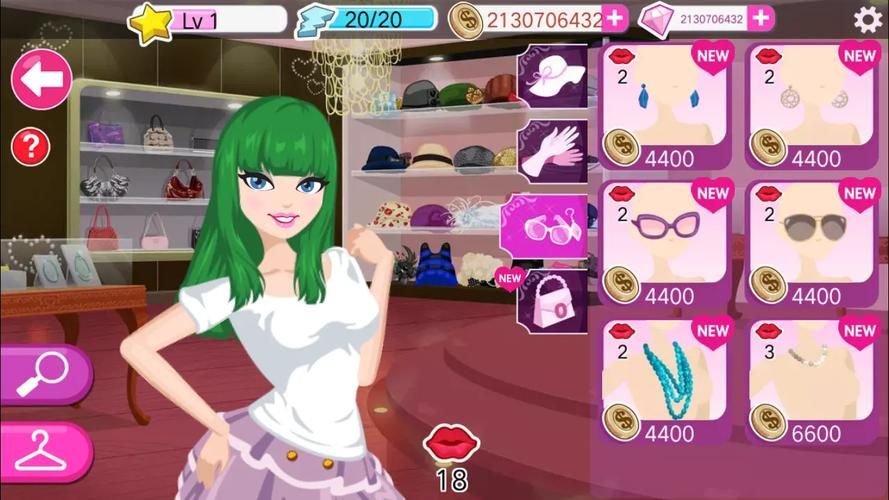Go back with the pink arrow button
Screen dimensions: 889x500
(41, 80)
